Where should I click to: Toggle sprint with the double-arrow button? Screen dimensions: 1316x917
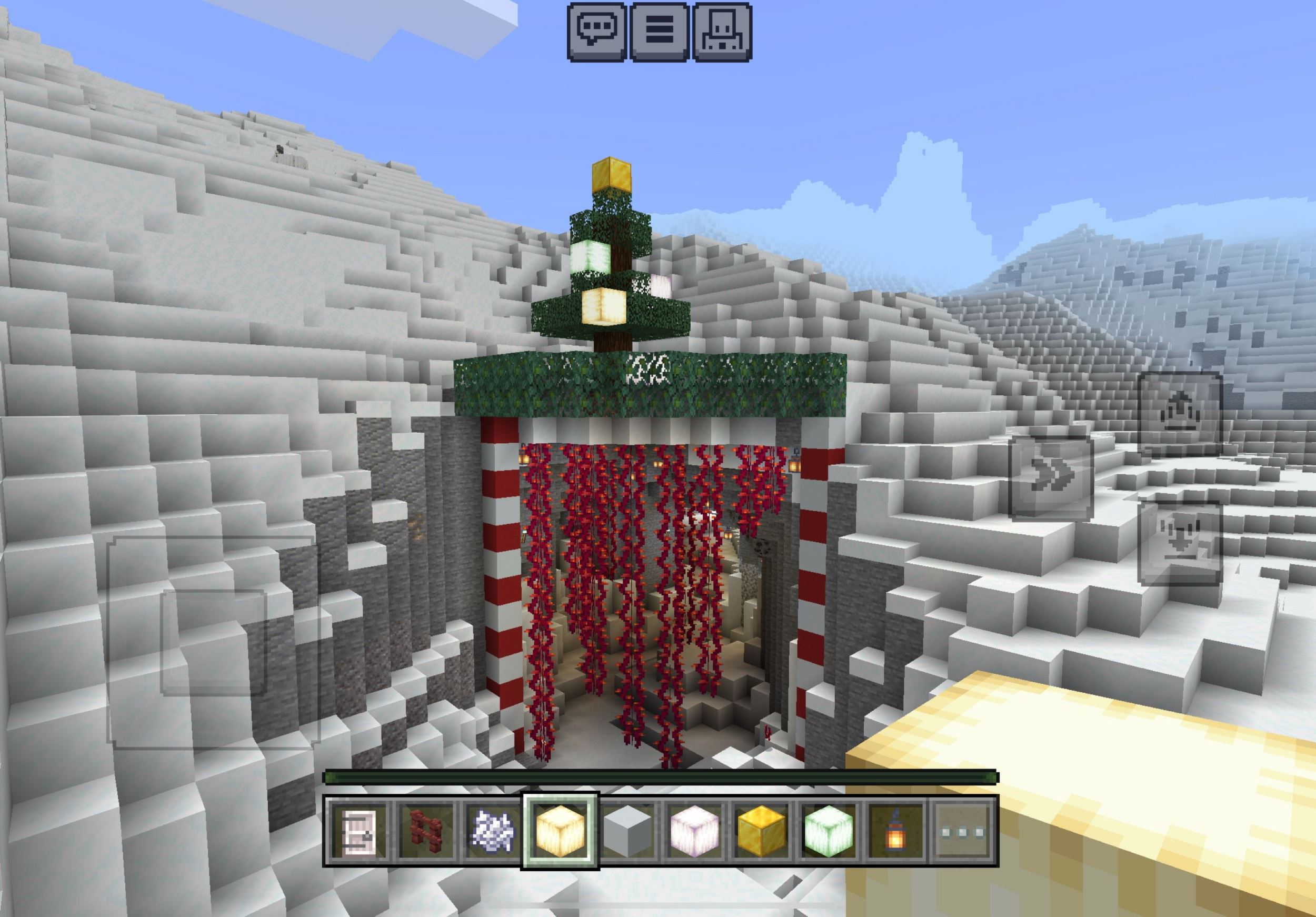click(1050, 477)
